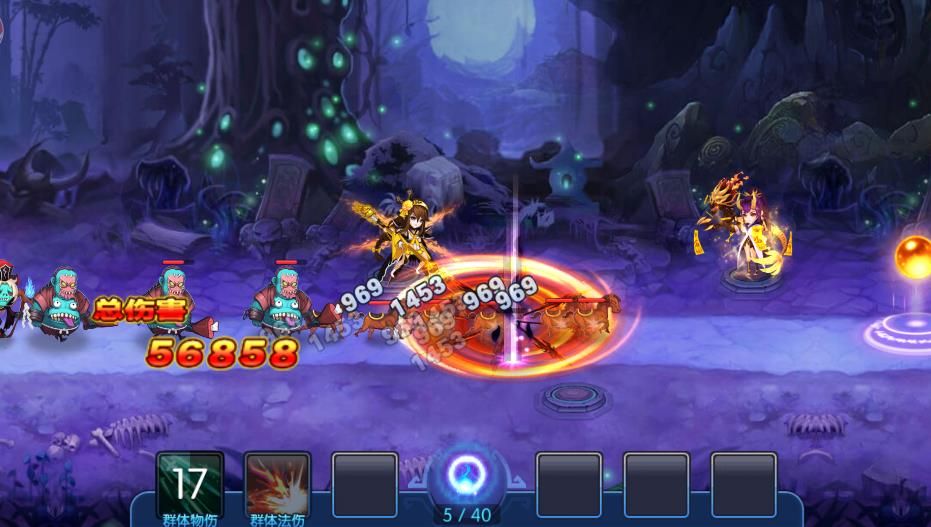931x527 pixels.
Task: Activate the 群体物伤 skill on cooldown
Action: coord(190,484)
